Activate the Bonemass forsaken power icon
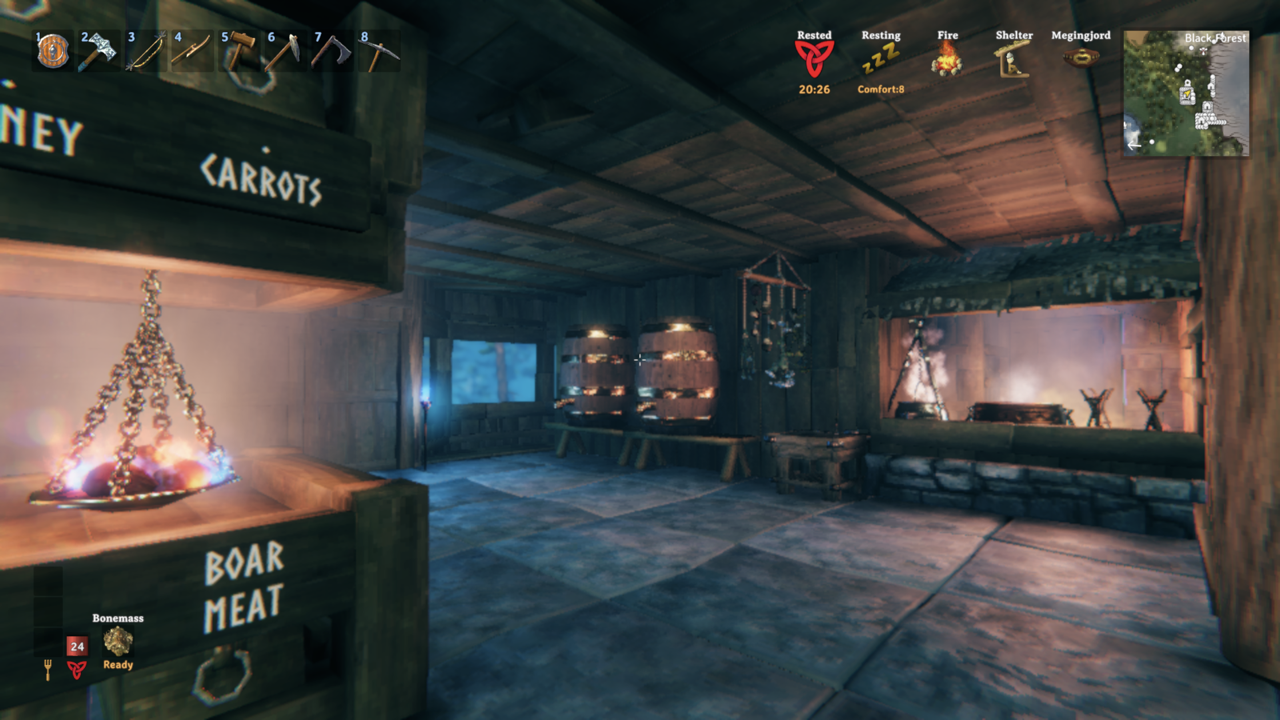This screenshot has width=1280, height=720. (118, 641)
